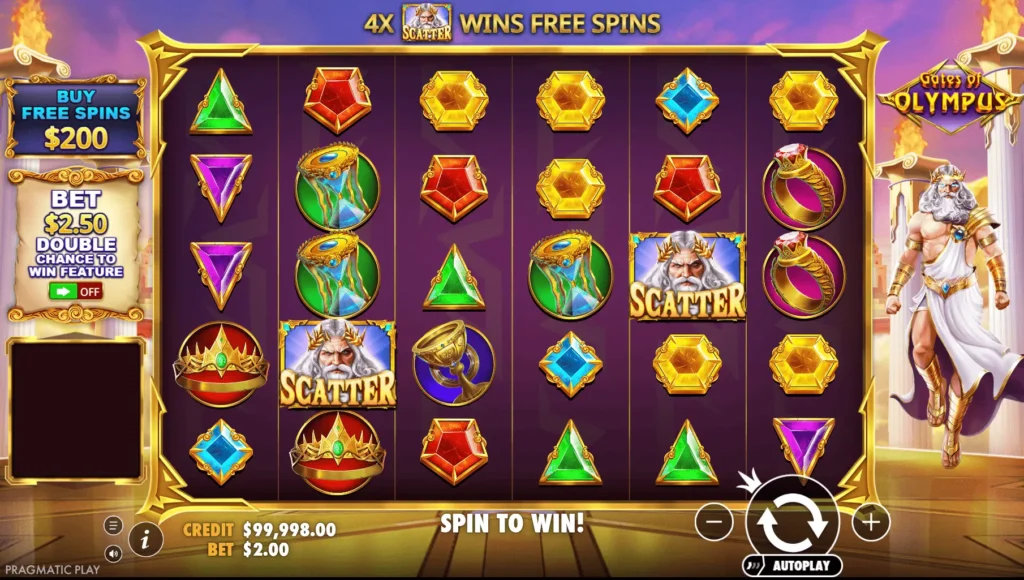Increase the bet with the plus button

click(870, 522)
